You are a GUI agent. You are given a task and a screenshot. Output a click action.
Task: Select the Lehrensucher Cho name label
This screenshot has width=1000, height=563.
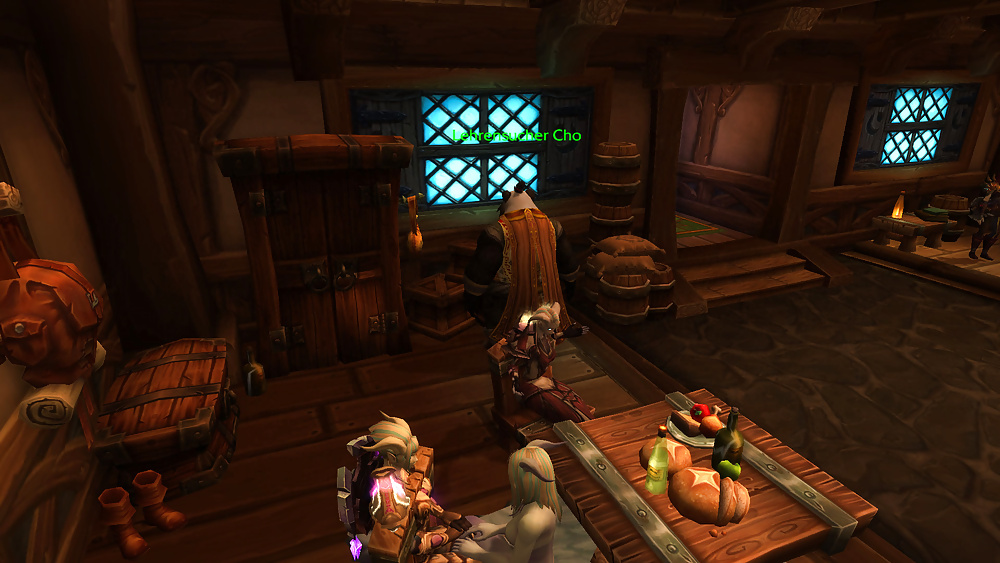[516, 135]
